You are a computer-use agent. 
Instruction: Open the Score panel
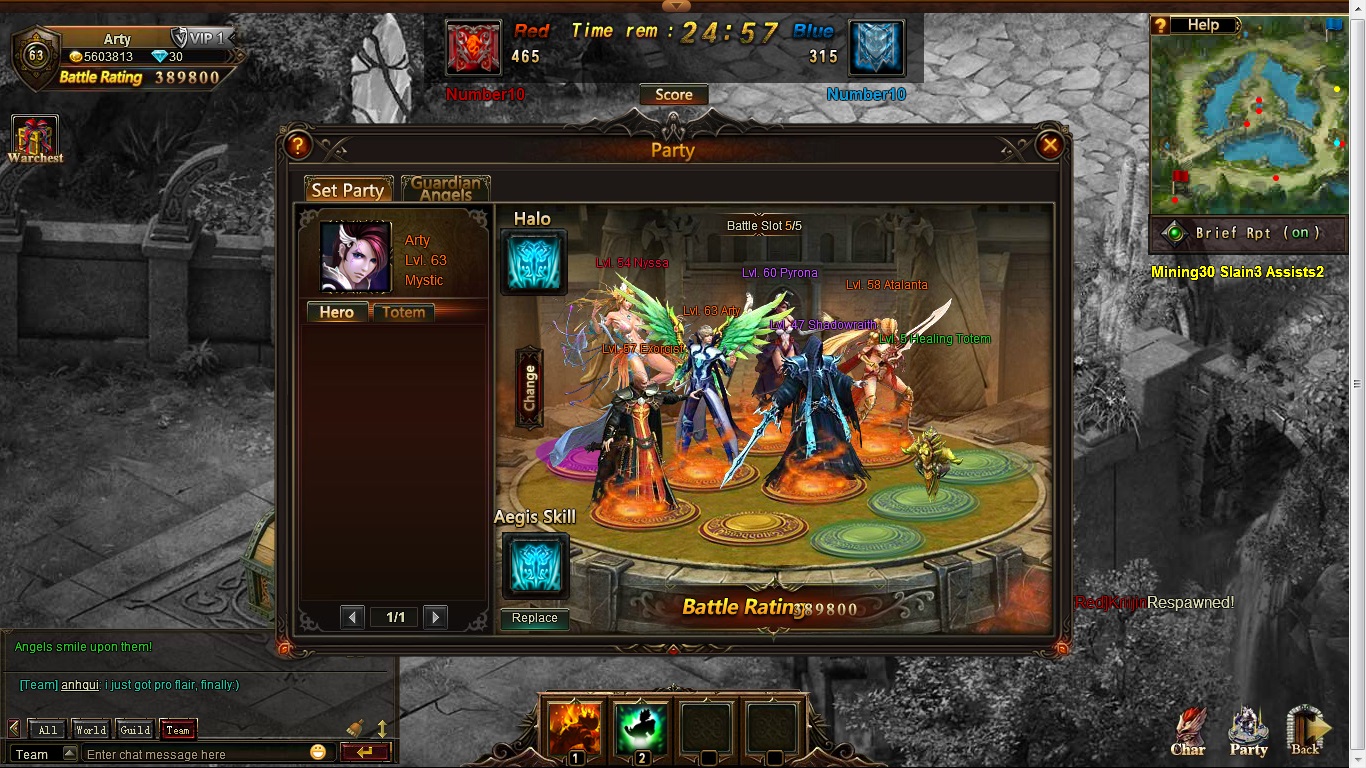(673, 95)
